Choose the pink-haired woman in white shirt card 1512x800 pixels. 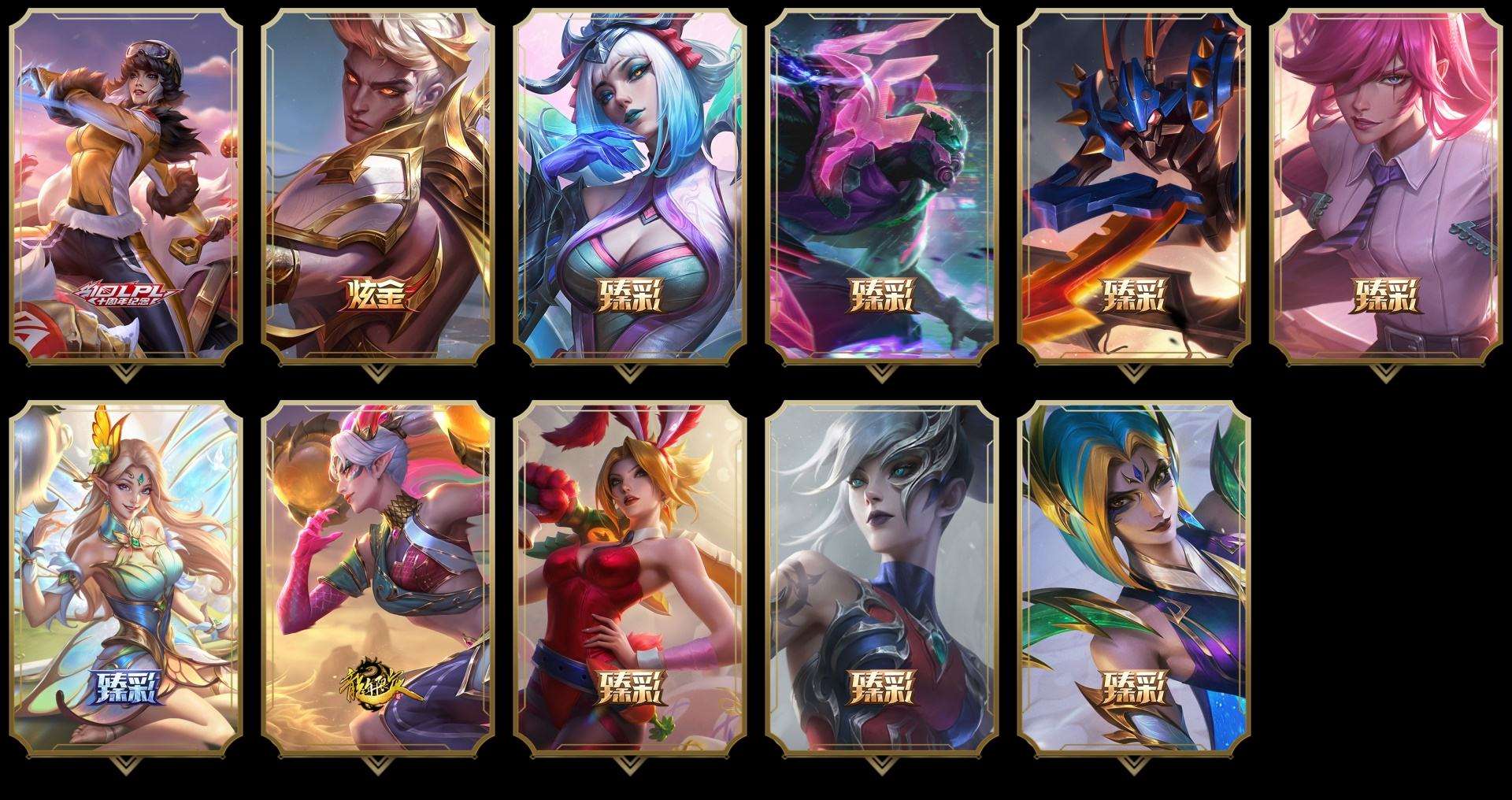(x=1386, y=187)
